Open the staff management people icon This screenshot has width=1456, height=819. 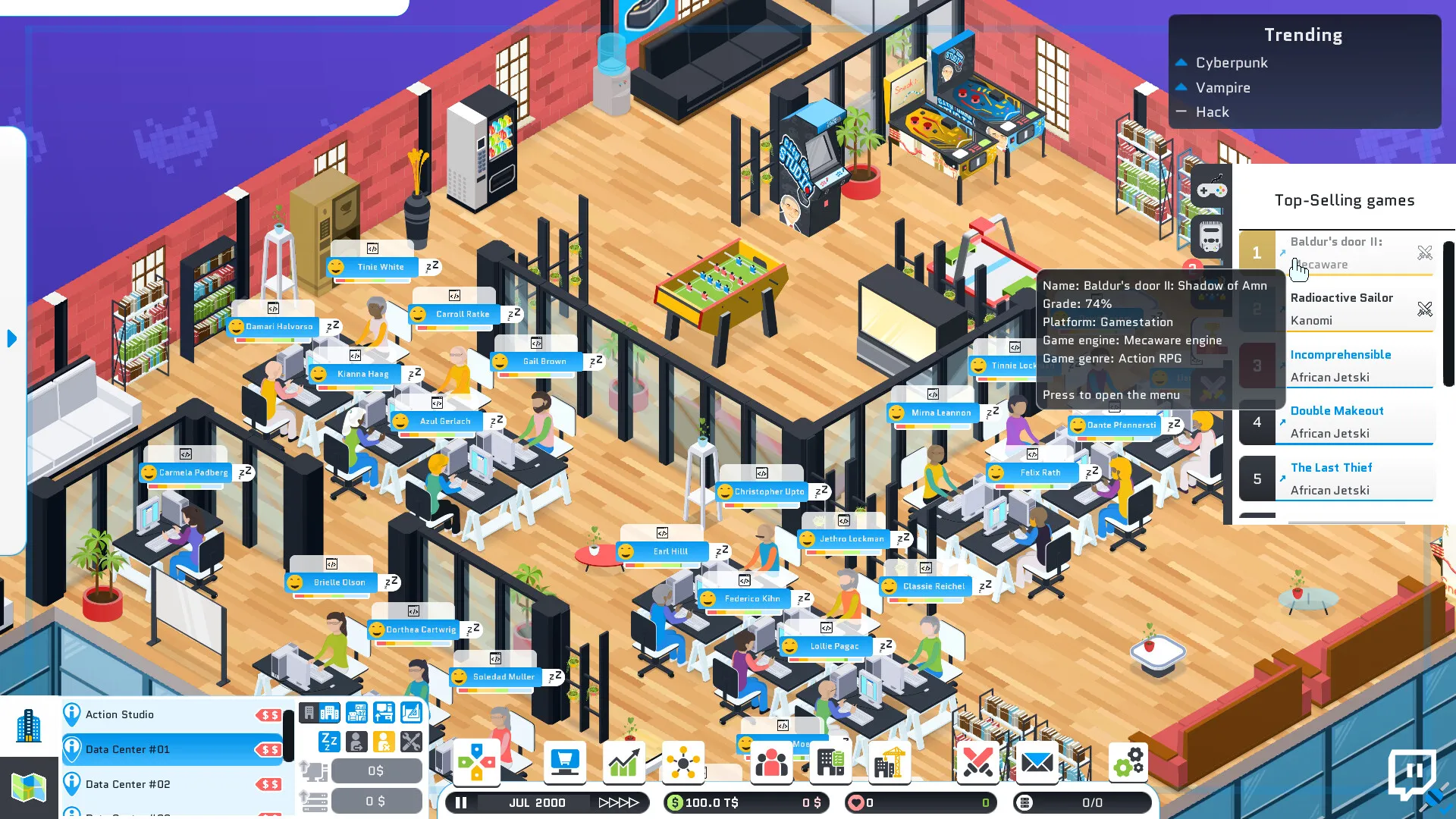pyautogui.click(x=771, y=762)
